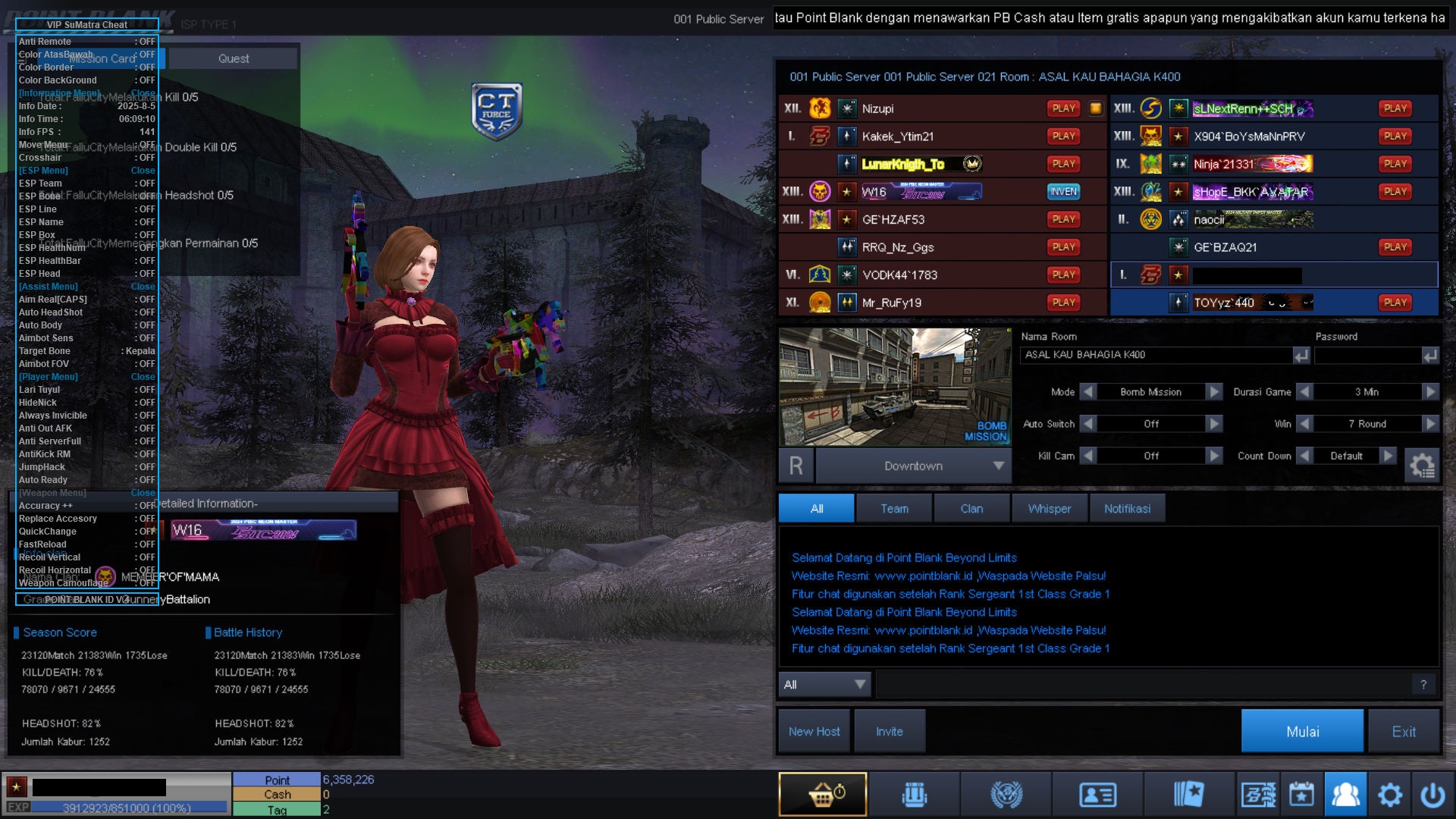Open the shop basket icon
Viewport: 1456px width, 819px height.
tap(823, 795)
